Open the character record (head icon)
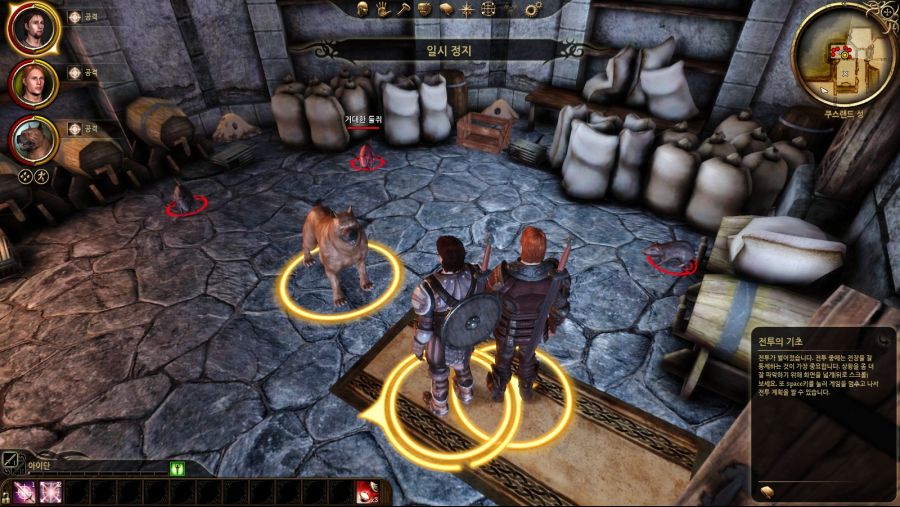 click(x=363, y=9)
